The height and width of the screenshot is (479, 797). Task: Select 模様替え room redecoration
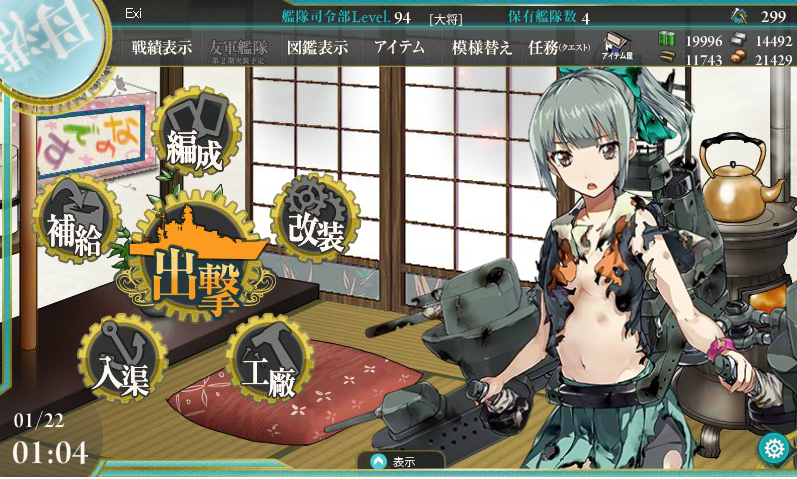coord(481,47)
